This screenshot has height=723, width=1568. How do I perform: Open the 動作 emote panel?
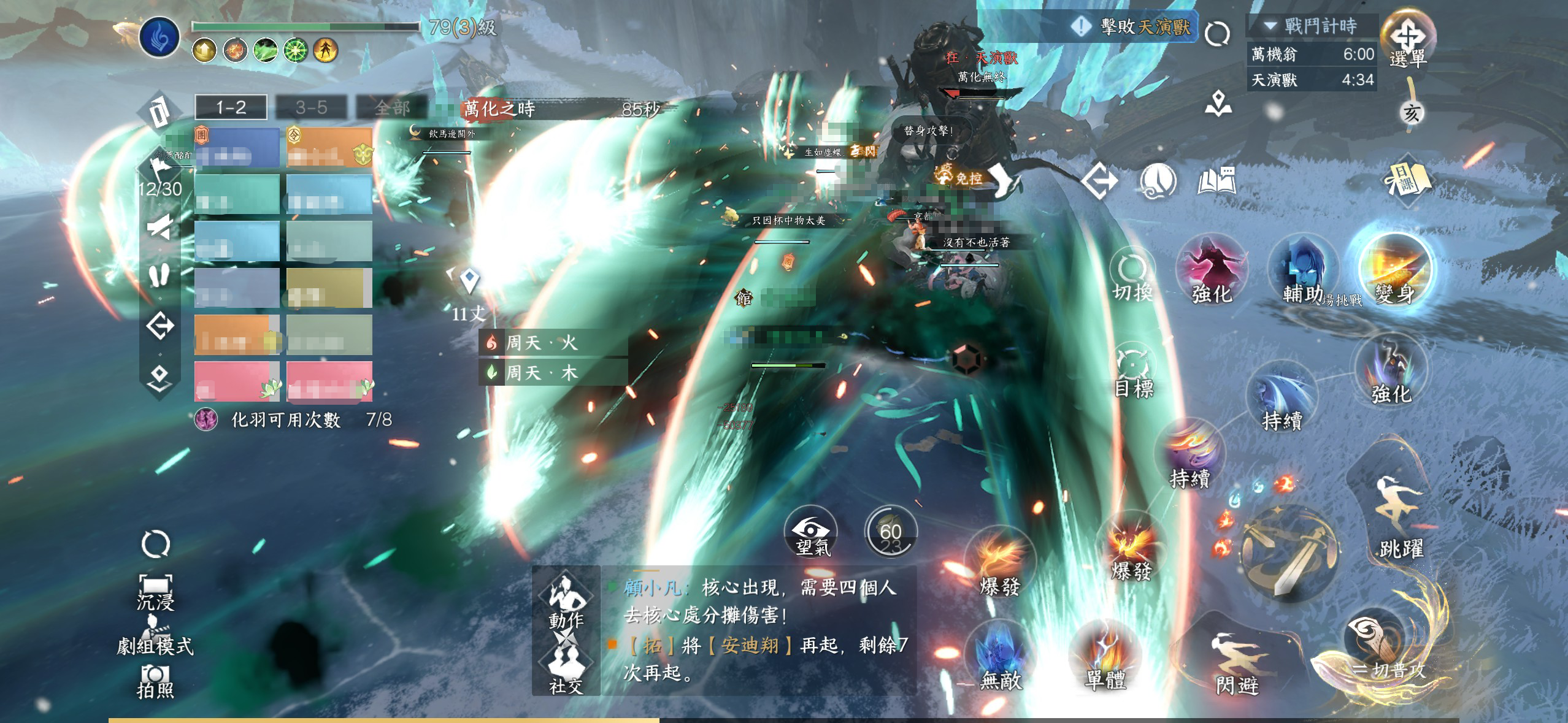(566, 601)
